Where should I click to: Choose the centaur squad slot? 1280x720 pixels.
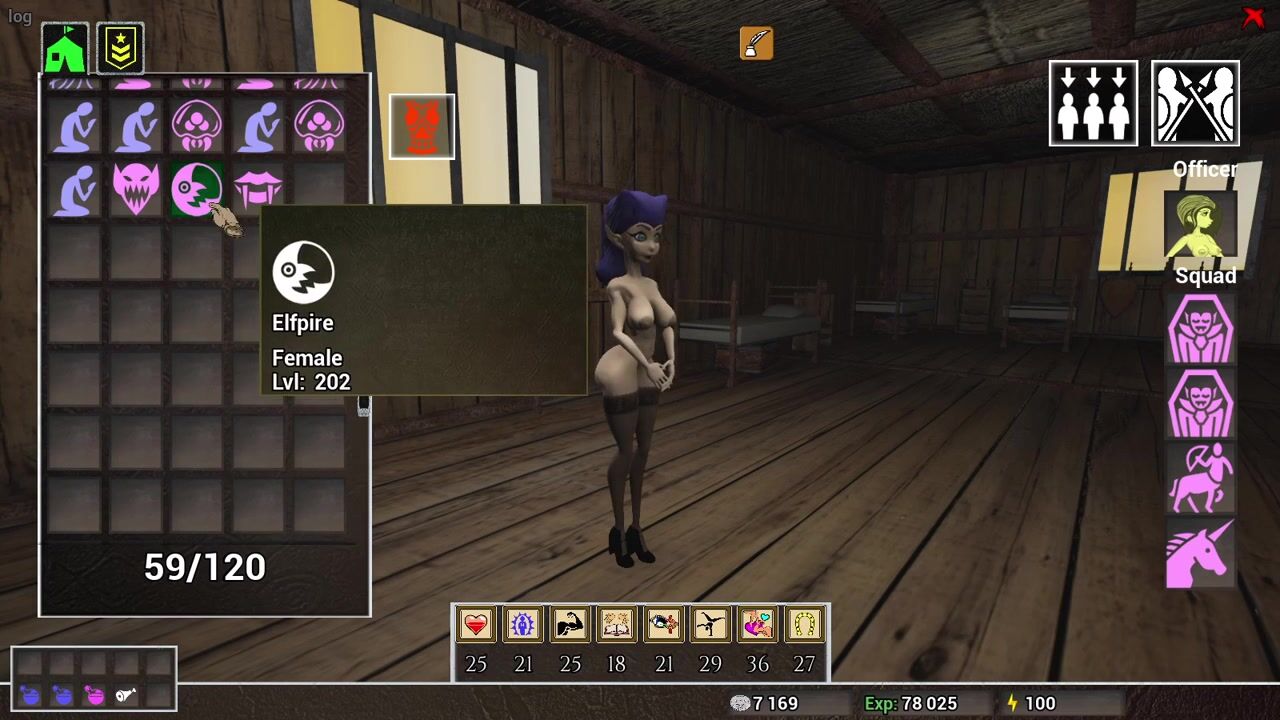pyautogui.click(x=1201, y=477)
